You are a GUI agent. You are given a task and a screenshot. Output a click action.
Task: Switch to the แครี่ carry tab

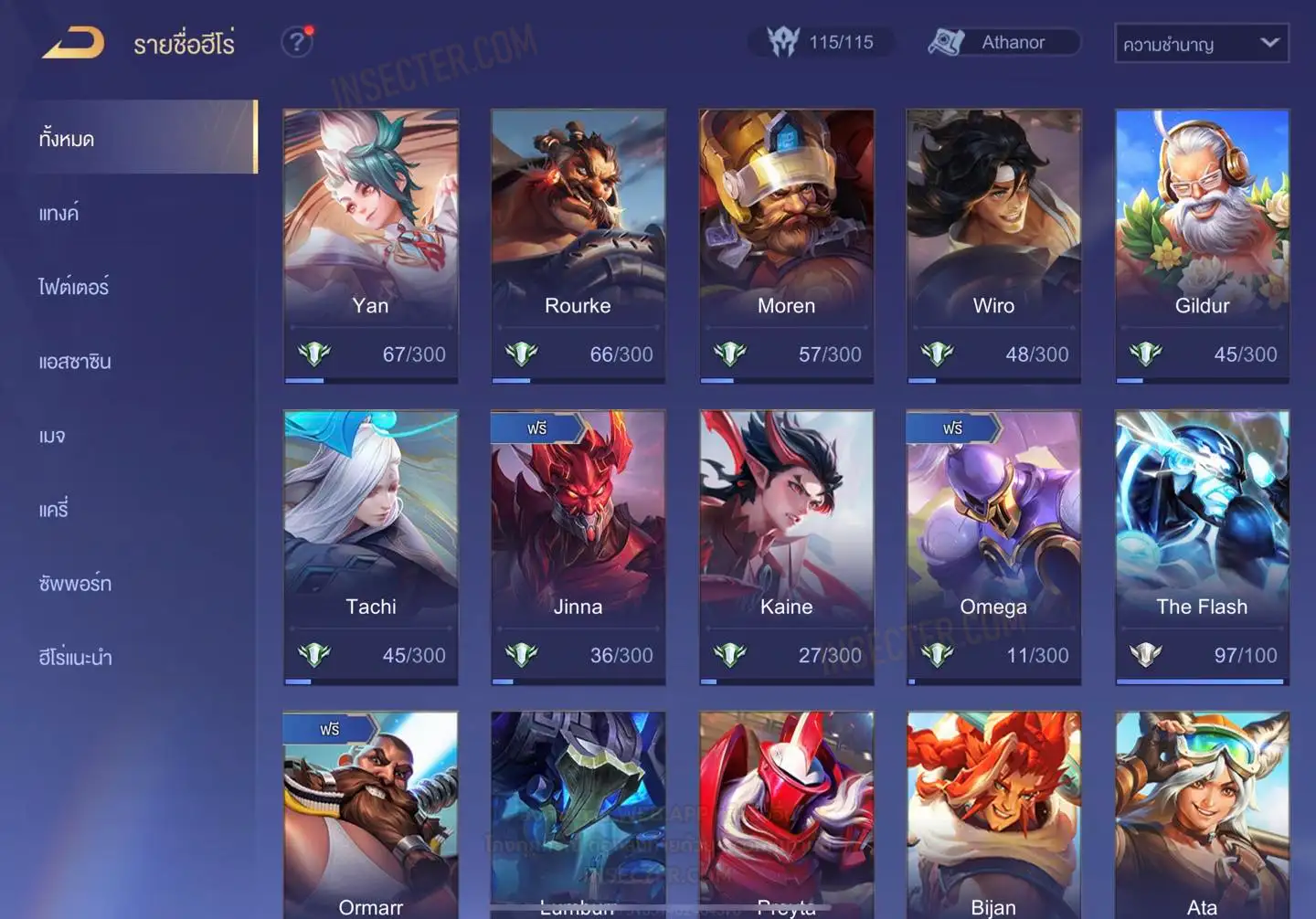(x=54, y=510)
